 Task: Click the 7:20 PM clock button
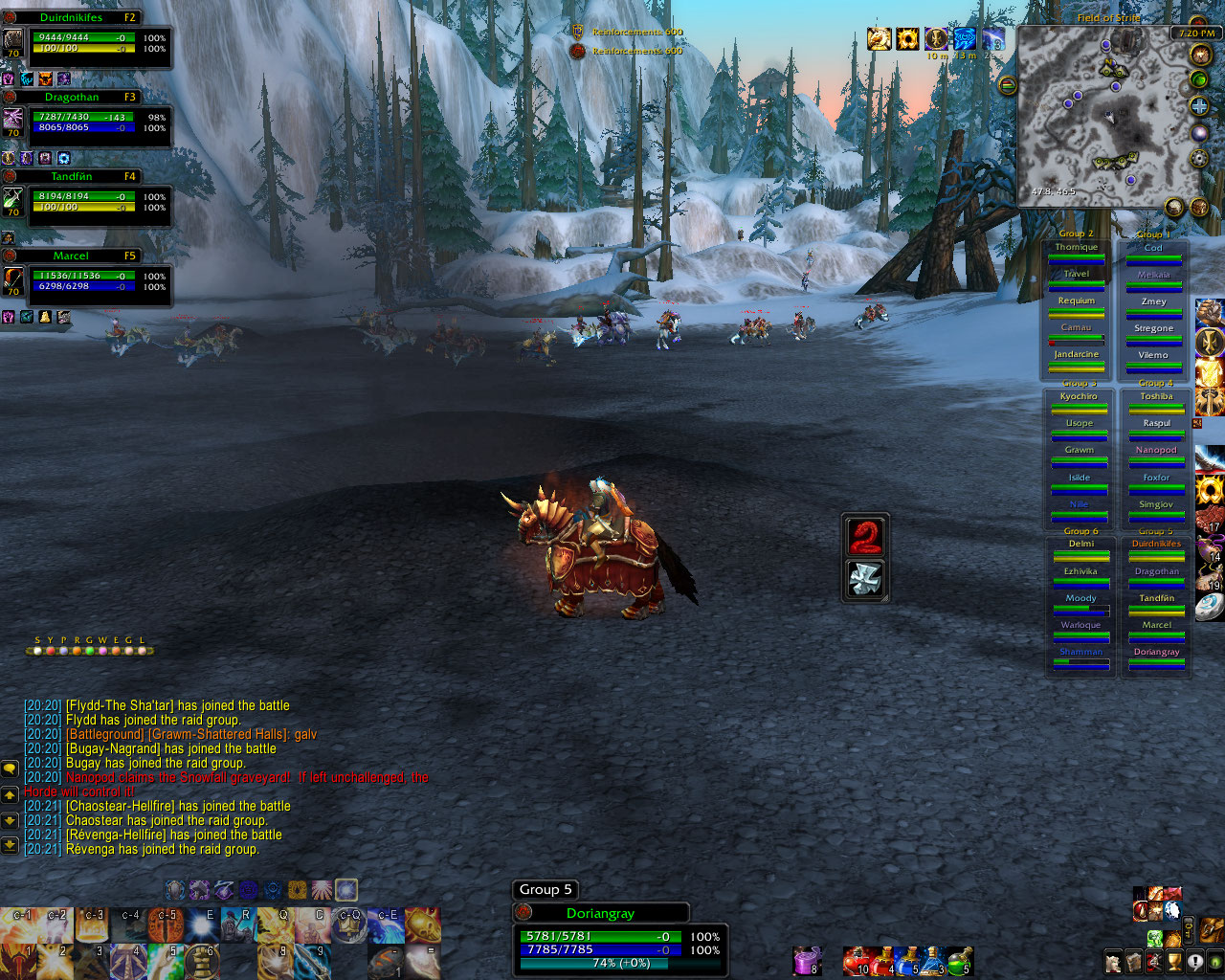[x=1195, y=33]
